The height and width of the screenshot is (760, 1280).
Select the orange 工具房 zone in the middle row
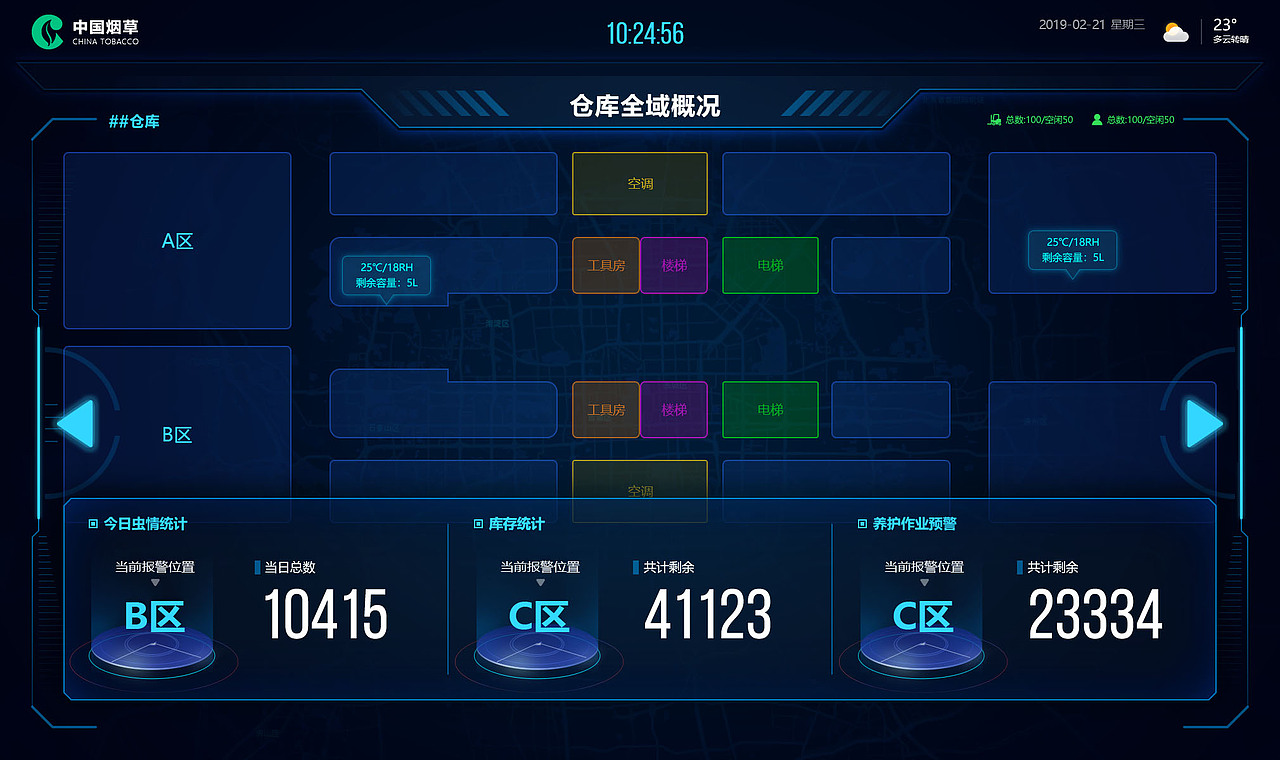pos(605,265)
